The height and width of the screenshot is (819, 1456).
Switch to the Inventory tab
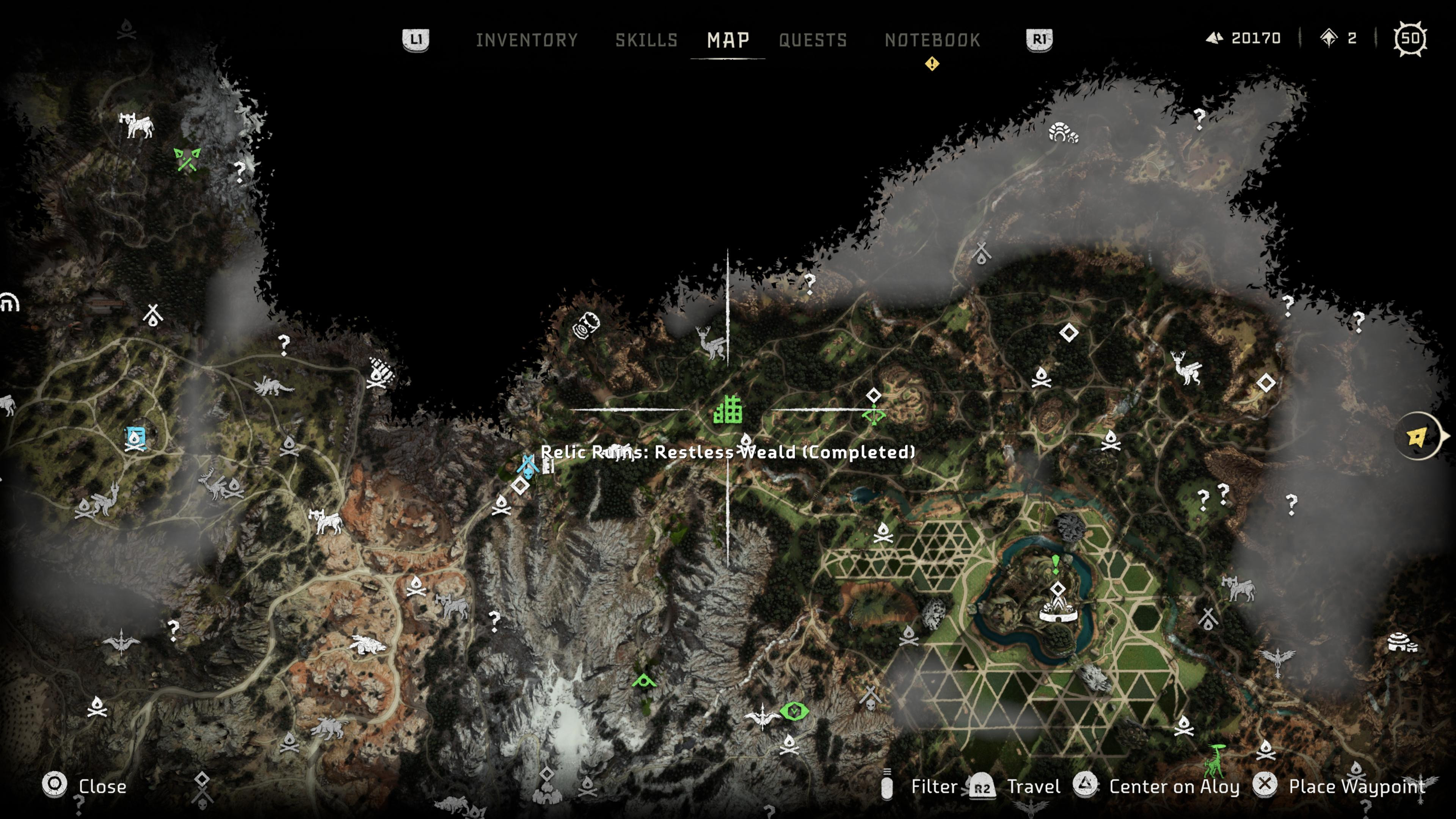[526, 39]
